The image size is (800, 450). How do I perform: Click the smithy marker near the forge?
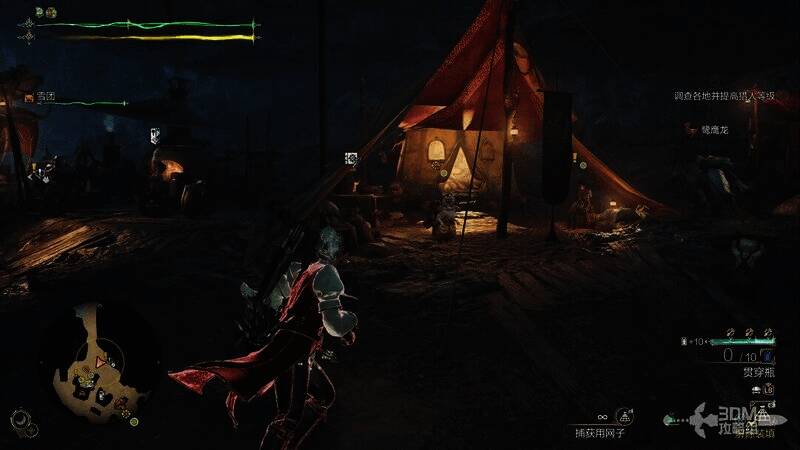[x=155, y=135]
